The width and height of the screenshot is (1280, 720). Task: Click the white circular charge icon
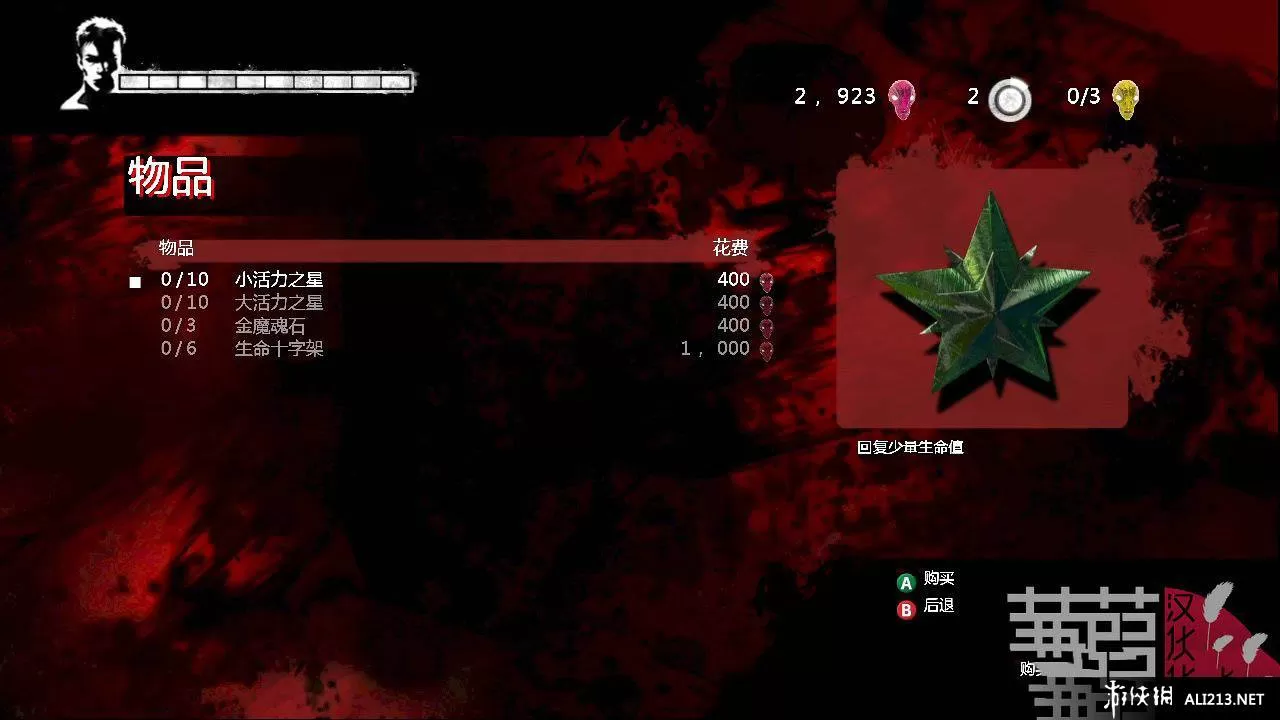1010,99
